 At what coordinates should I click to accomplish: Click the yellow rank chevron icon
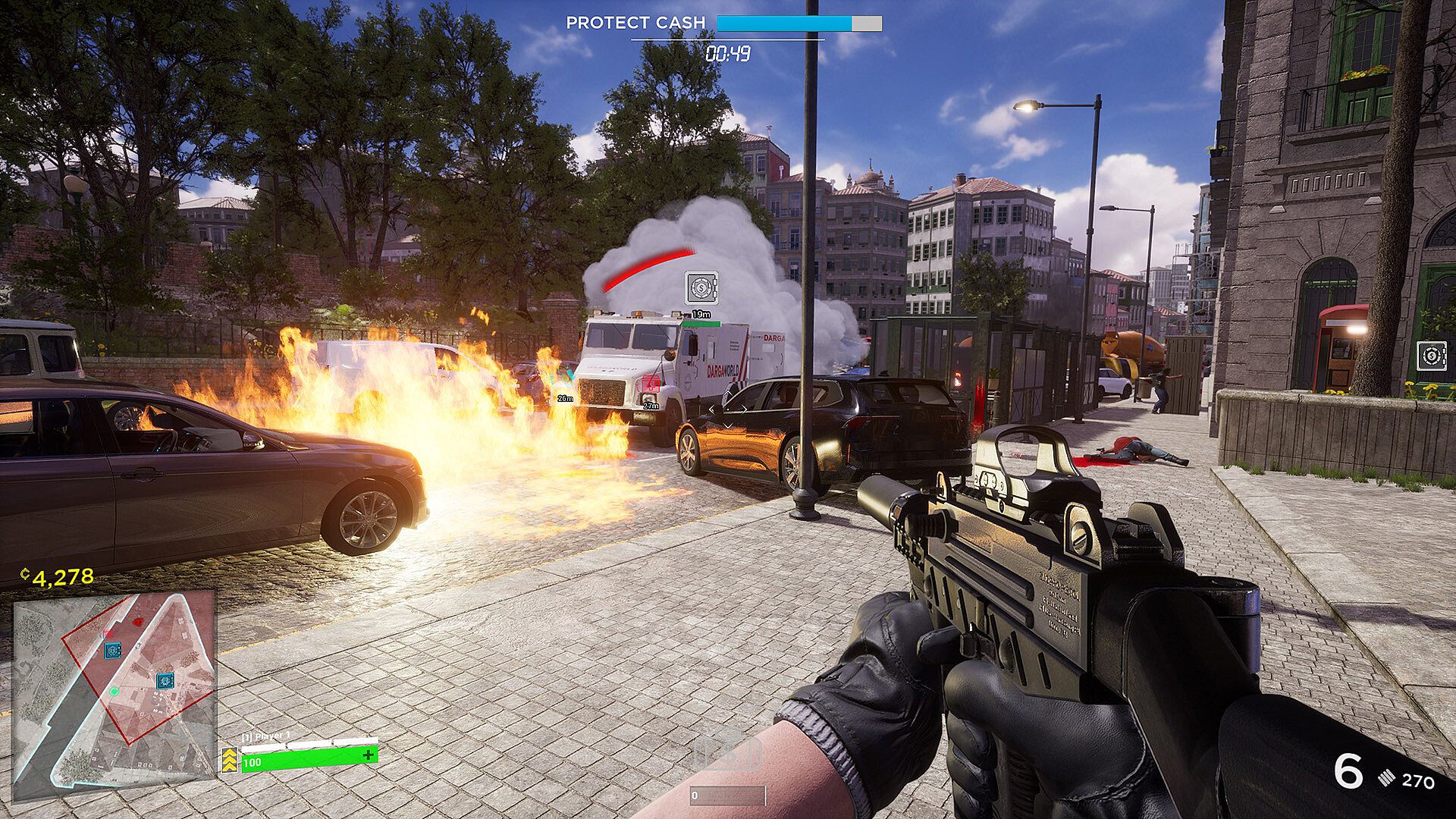coord(230,759)
